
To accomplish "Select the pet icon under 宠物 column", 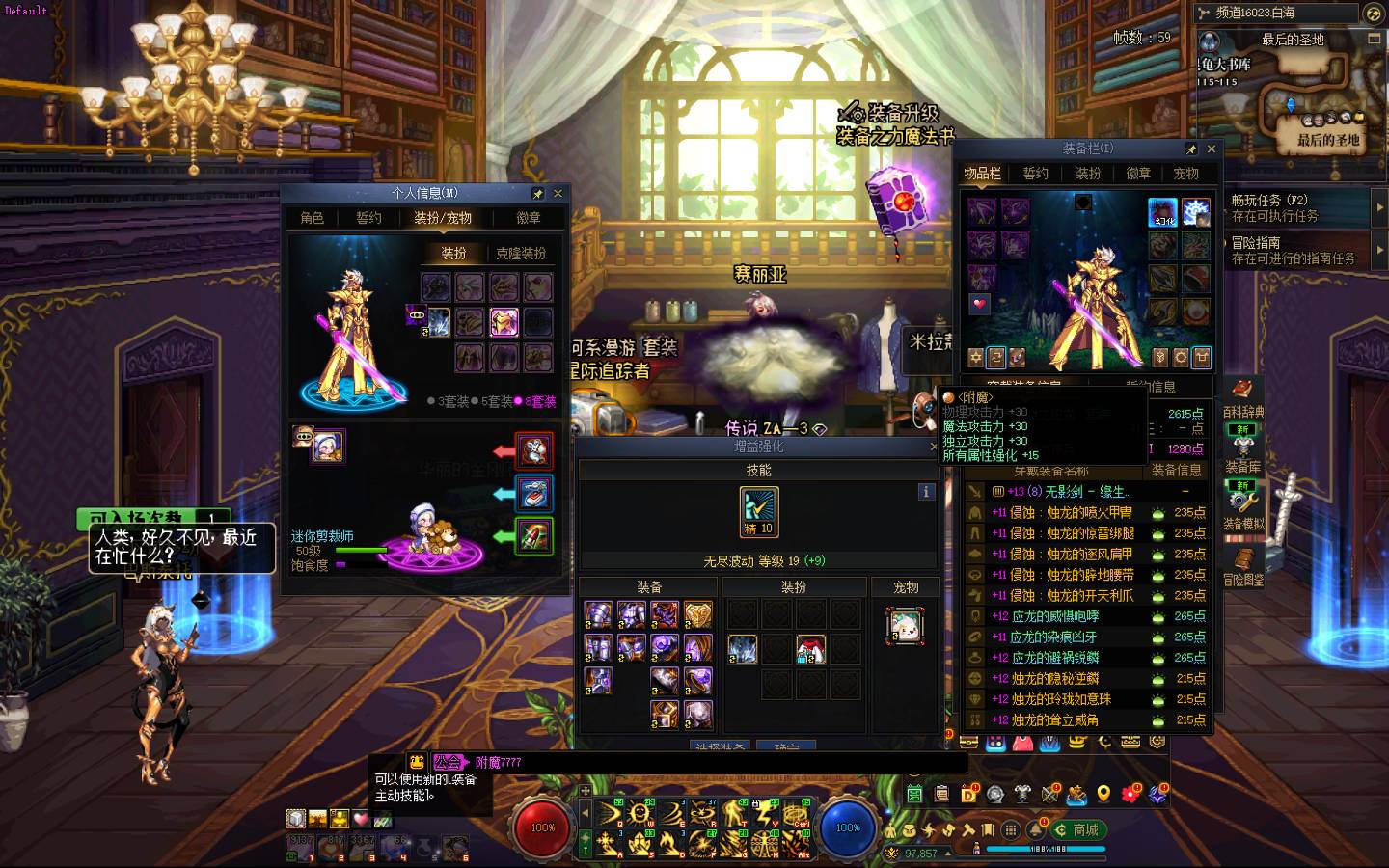I will point(905,626).
